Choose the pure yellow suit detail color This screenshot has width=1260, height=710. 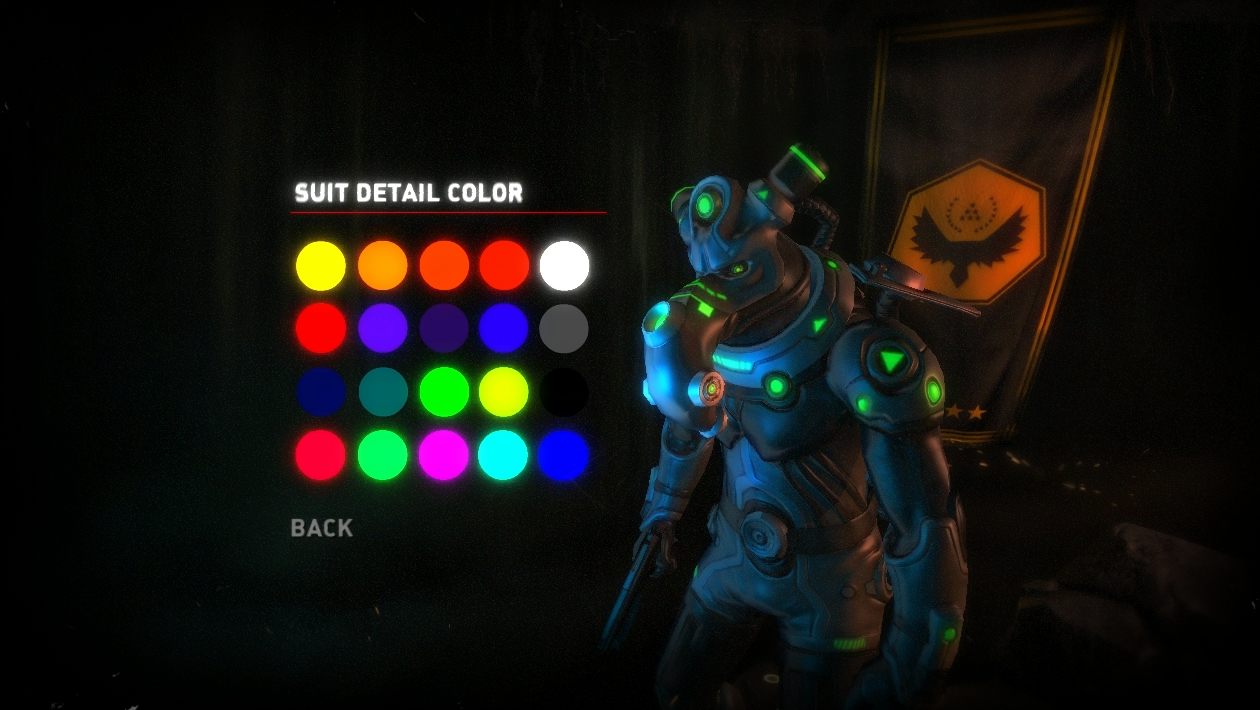pyautogui.click(x=321, y=266)
